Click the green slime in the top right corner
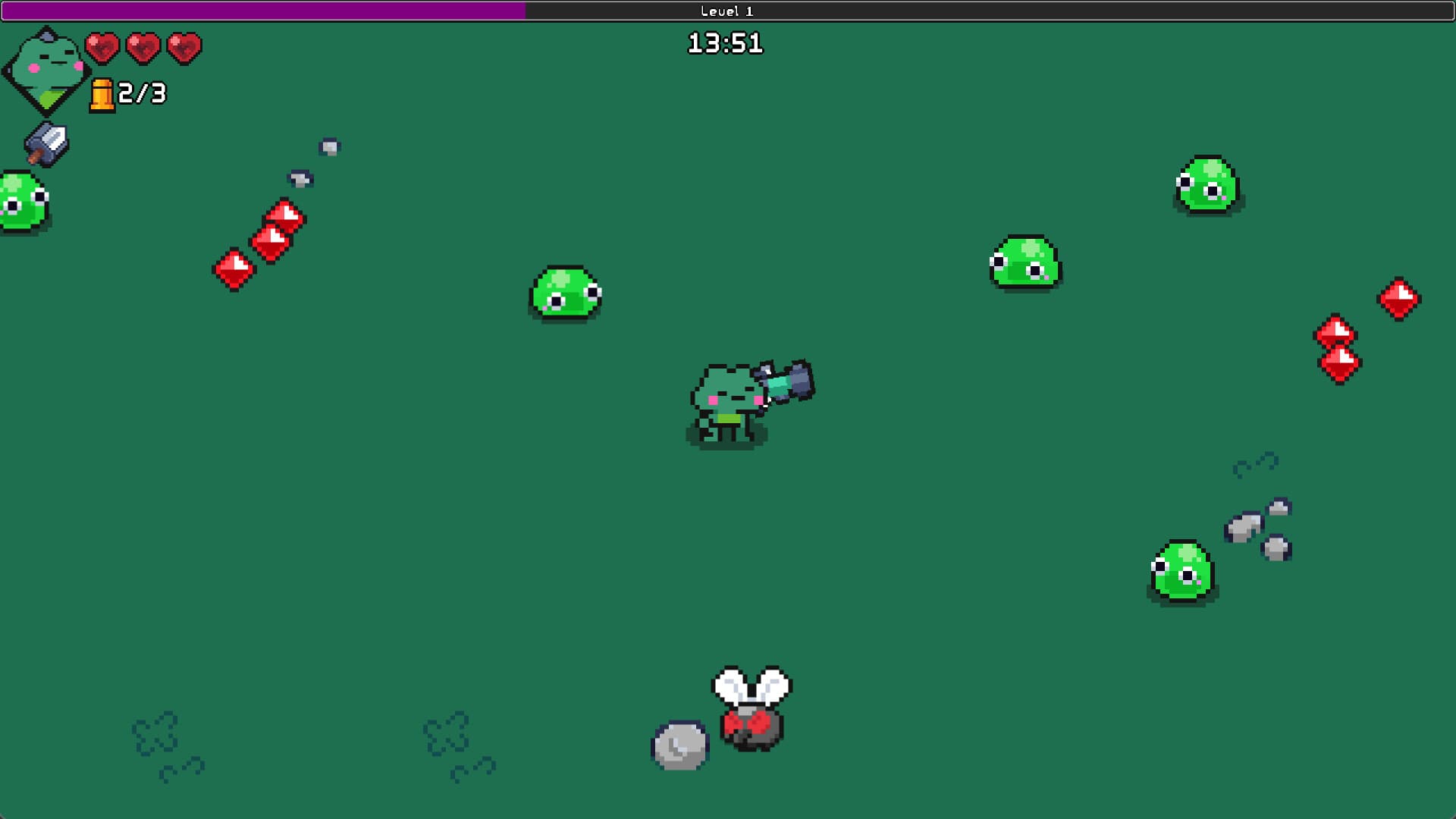Image resolution: width=1456 pixels, height=819 pixels. [1208, 186]
